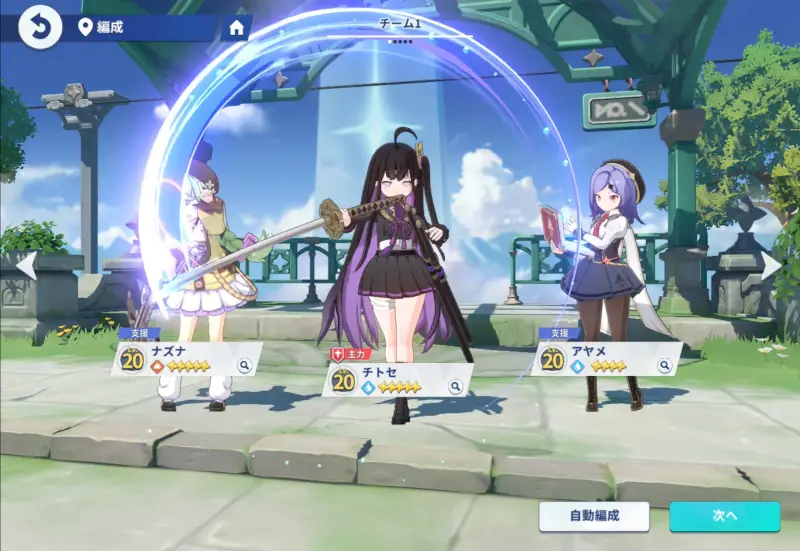Inspect ナズナ details with magnifier icon
This screenshot has width=800, height=551.
click(244, 367)
